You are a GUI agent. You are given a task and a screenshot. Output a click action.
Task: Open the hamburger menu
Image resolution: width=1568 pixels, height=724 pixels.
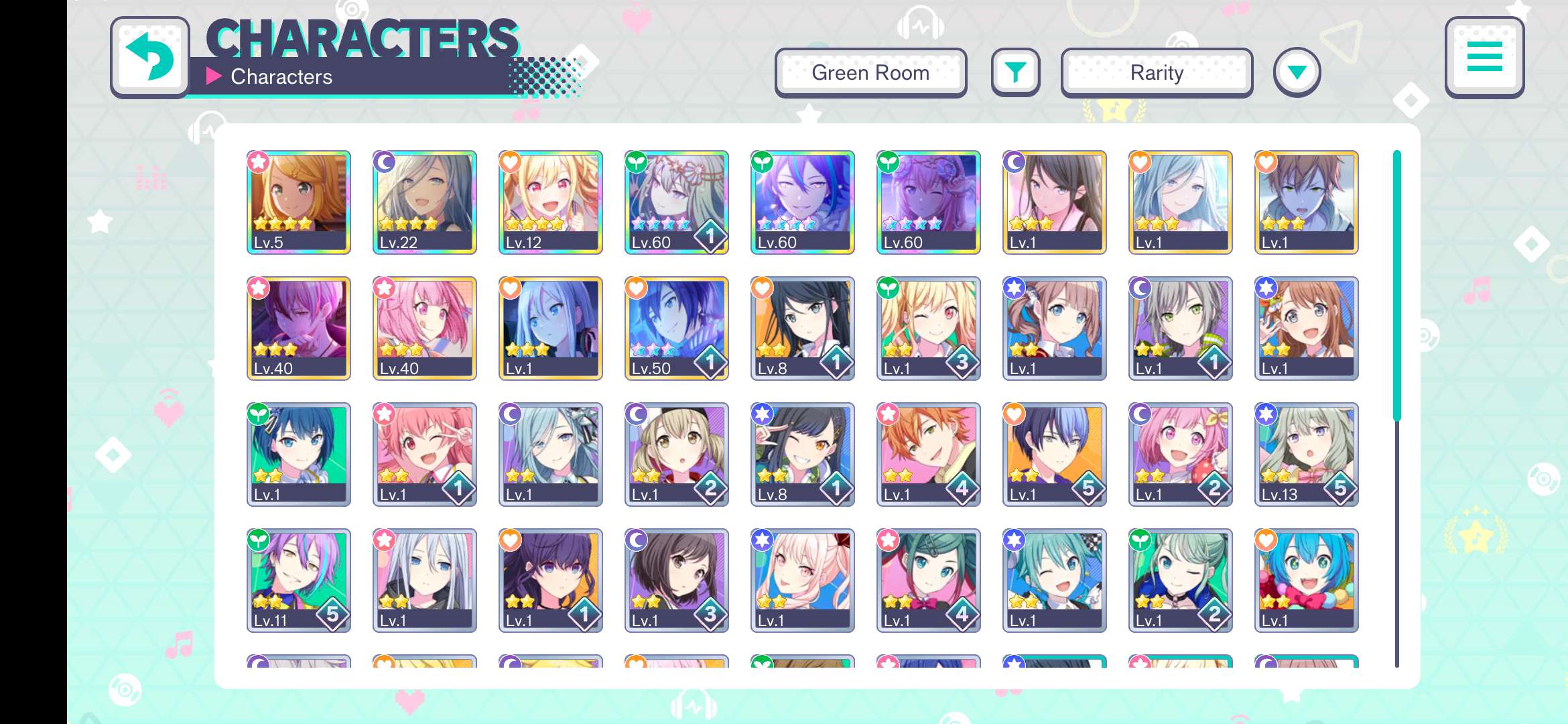click(1484, 58)
